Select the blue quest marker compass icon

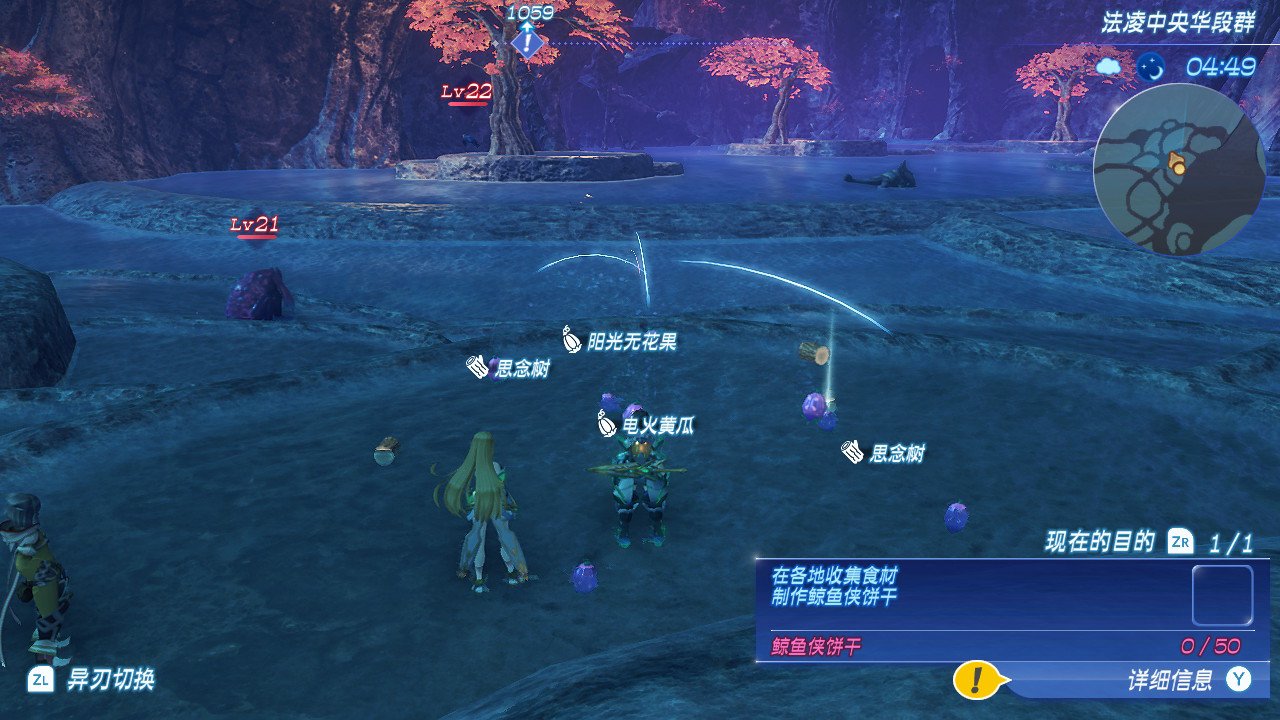527,43
